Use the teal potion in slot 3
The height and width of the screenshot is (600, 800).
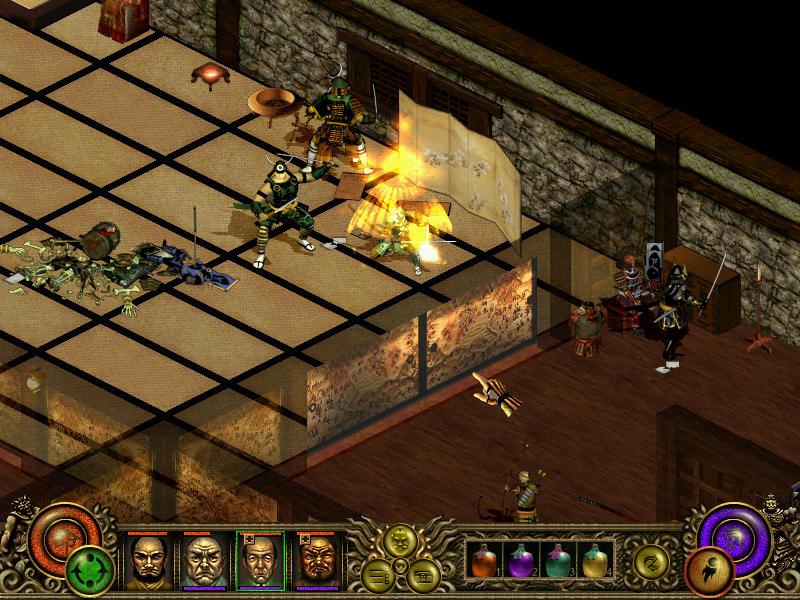click(557, 561)
